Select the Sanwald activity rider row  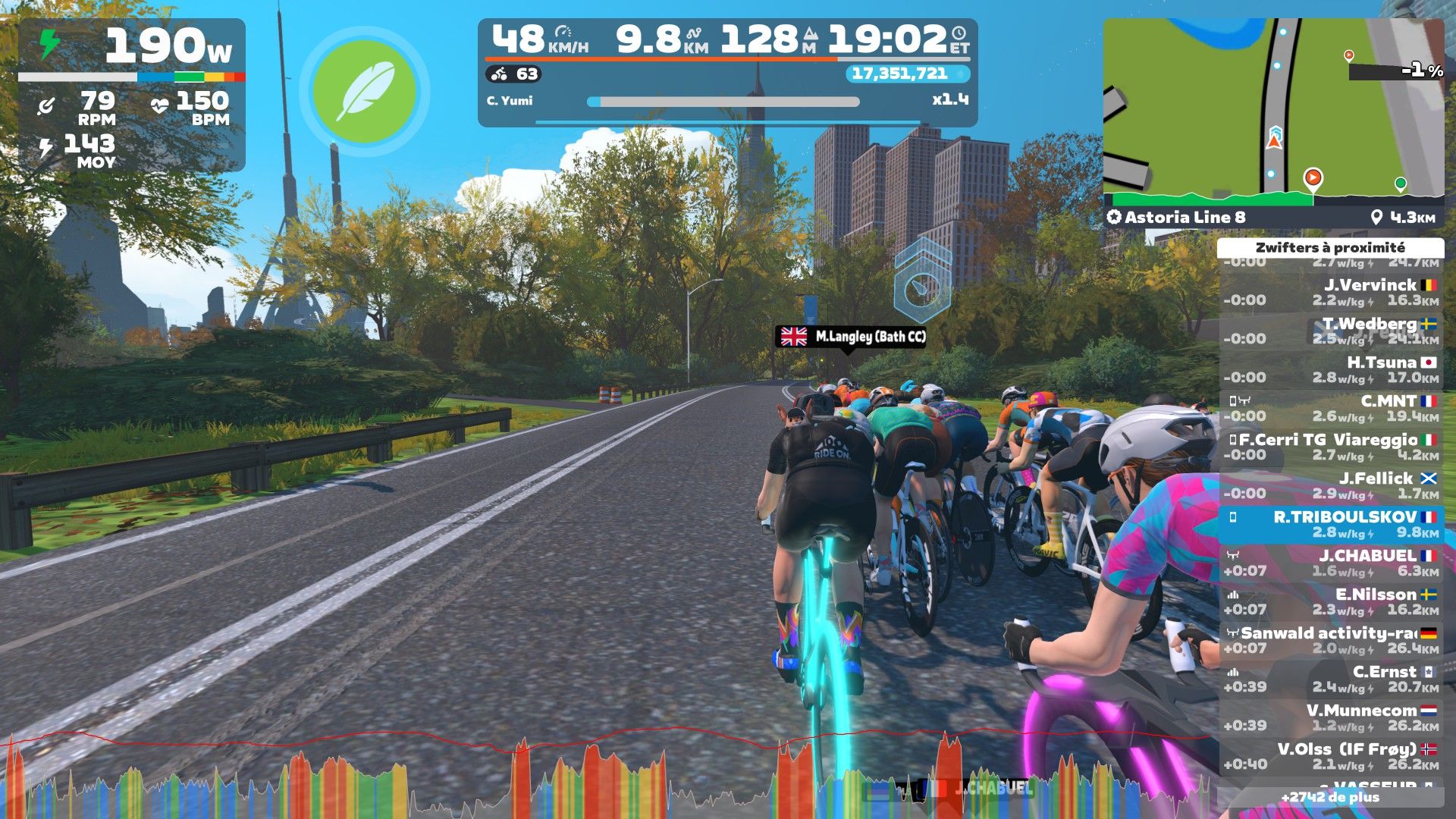[x=1331, y=641]
